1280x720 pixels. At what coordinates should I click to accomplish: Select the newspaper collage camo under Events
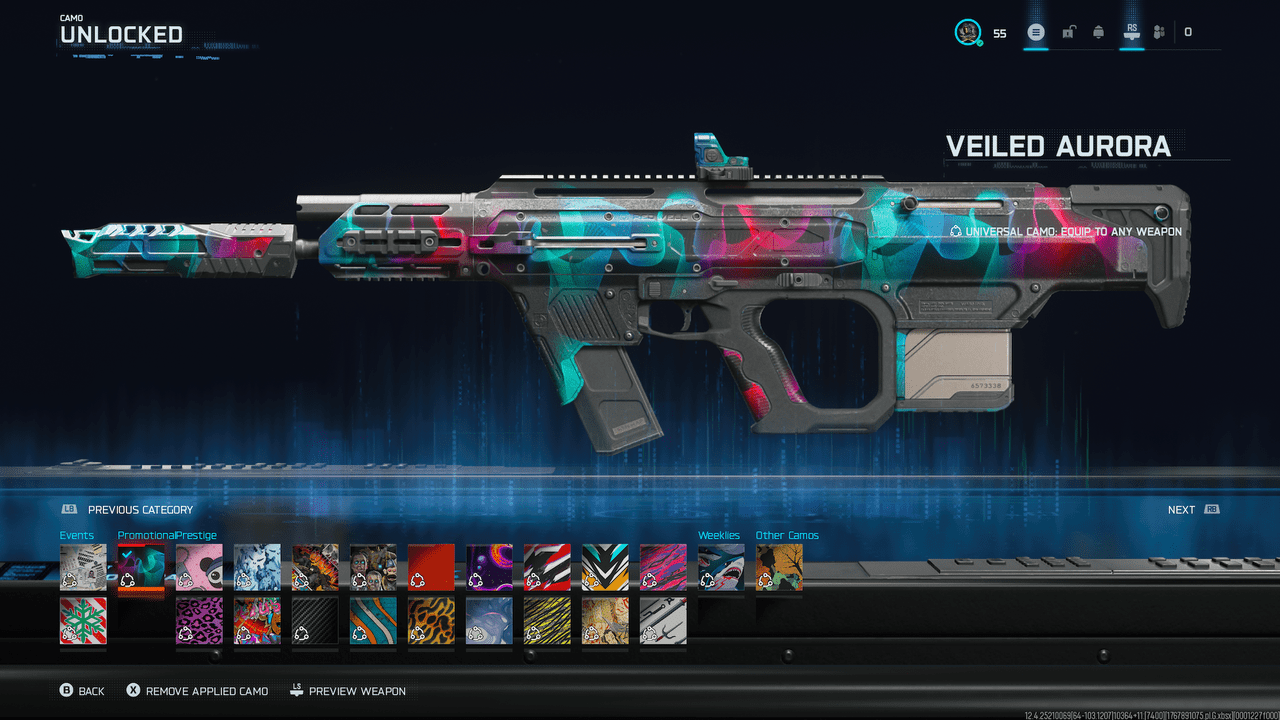click(x=83, y=568)
